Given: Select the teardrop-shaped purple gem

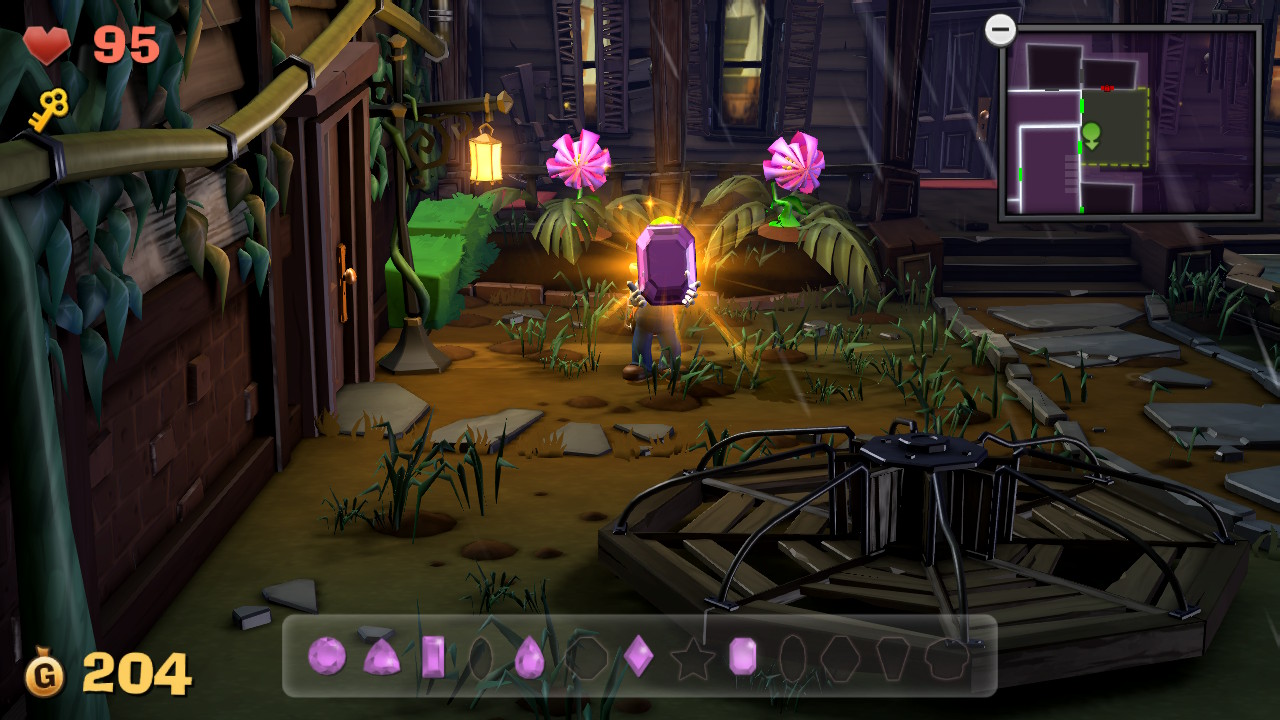Looking at the screenshot, I should click(529, 657).
